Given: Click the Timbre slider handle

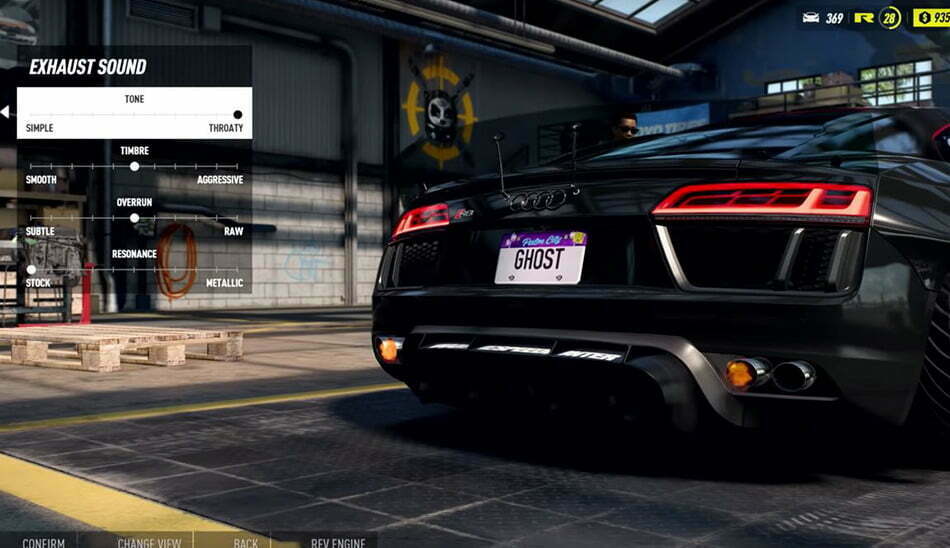Looking at the screenshot, I should [134, 166].
